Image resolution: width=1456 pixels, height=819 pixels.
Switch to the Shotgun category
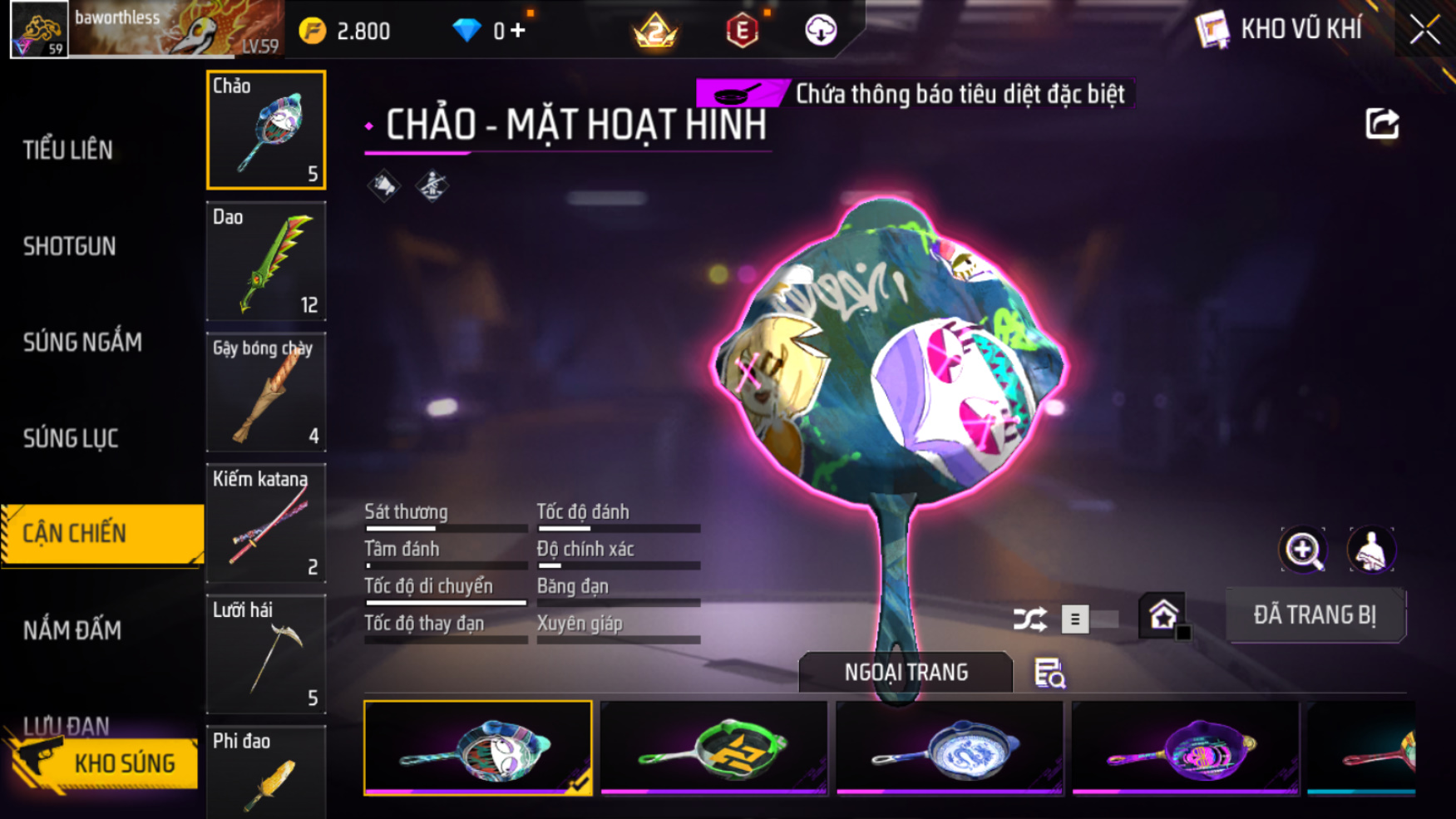pos(70,246)
